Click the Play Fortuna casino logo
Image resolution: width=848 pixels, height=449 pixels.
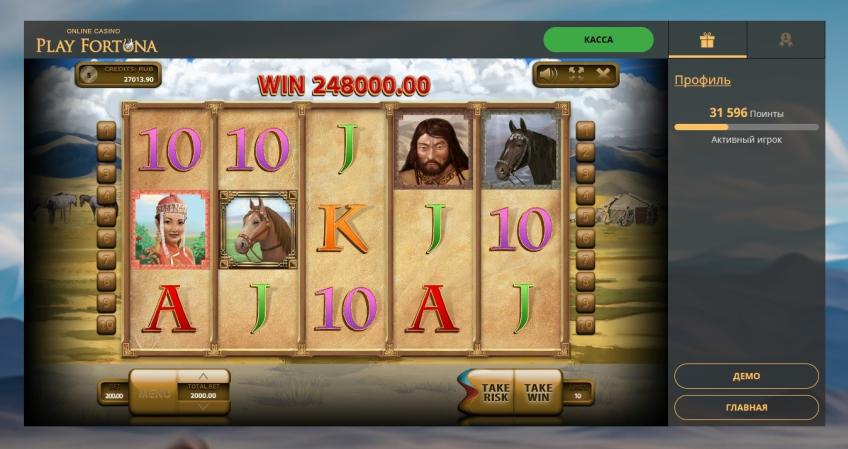[97, 42]
